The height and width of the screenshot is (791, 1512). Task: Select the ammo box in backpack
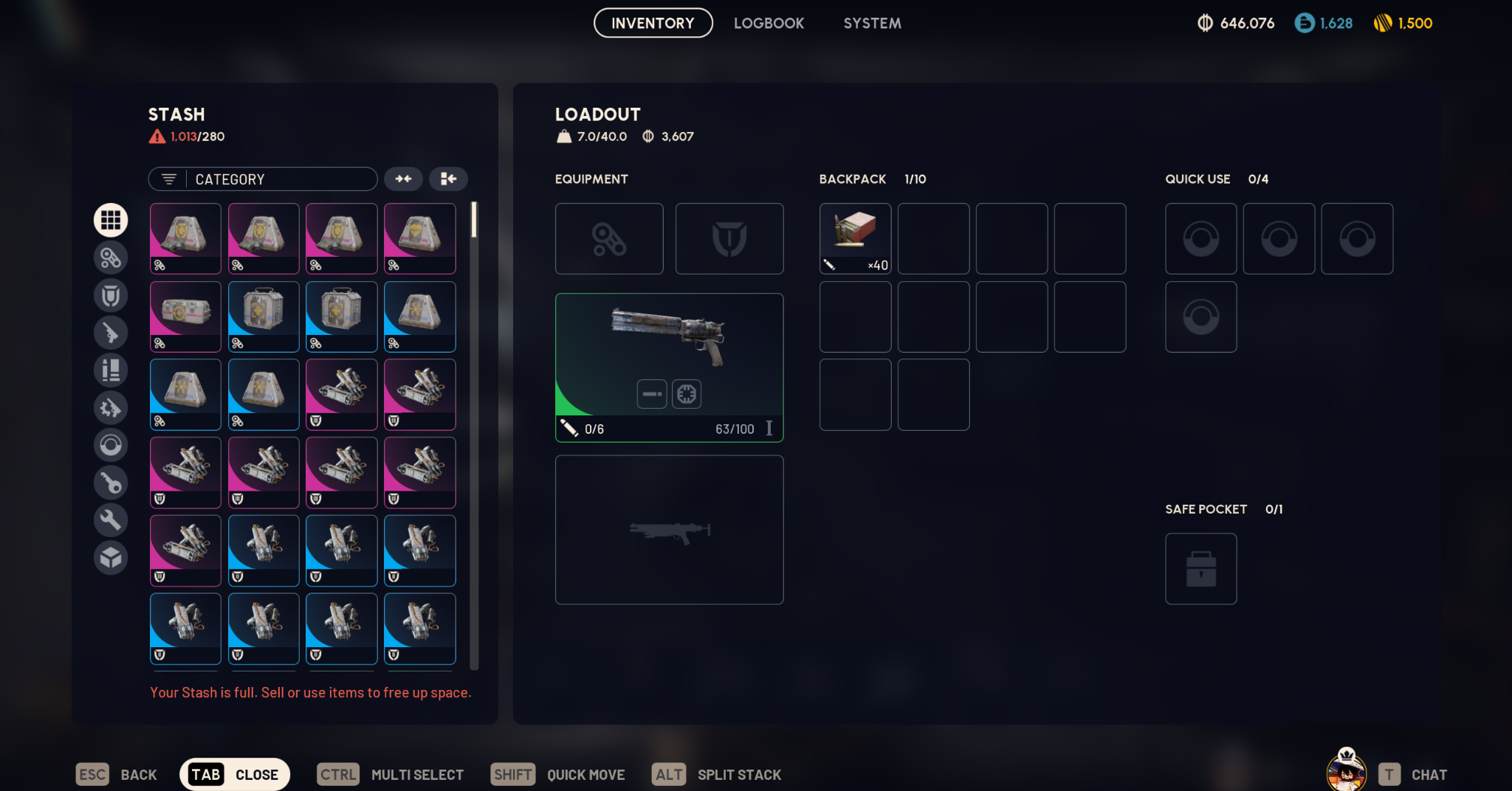[855, 238]
